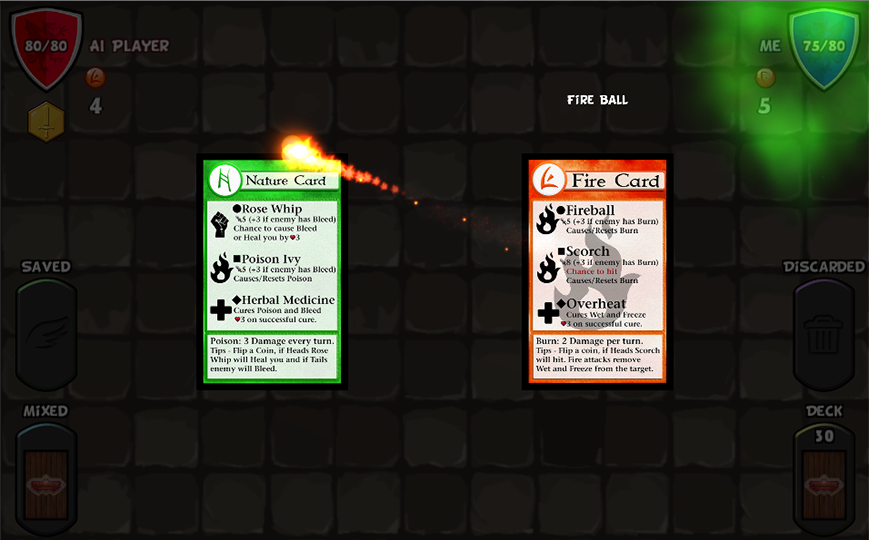Click the Mixed card pile
Viewport: 869px width, 540px height.
click(46, 482)
